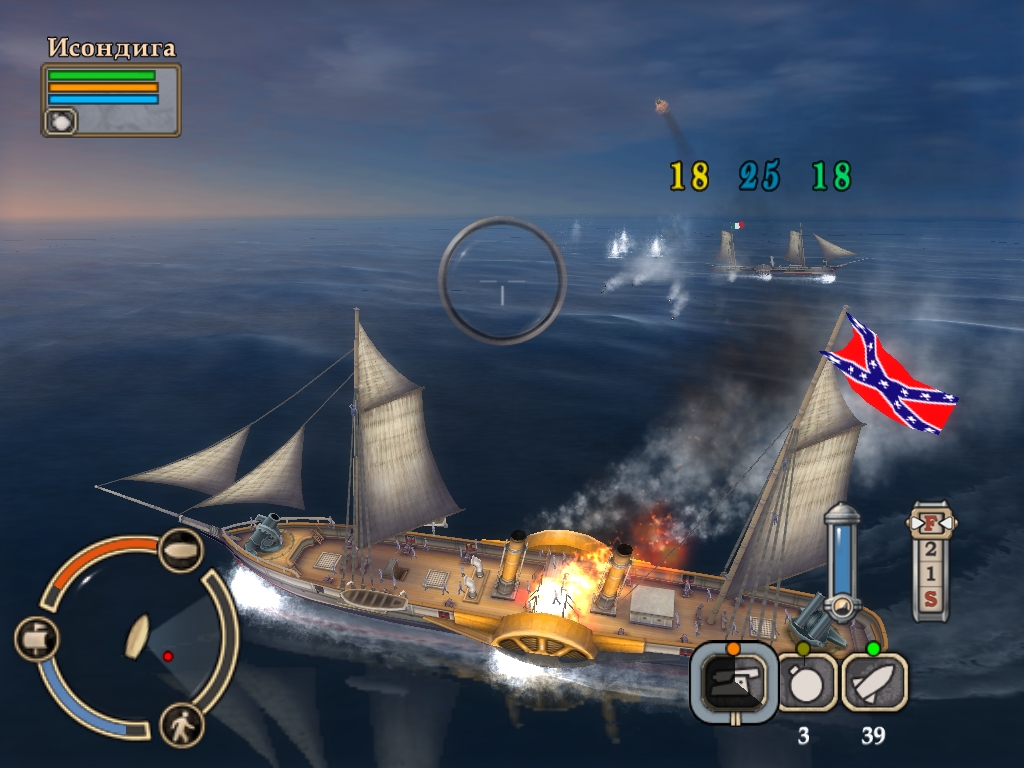Click the circular radar minimap
The height and width of the screenshot is (768, 1024).
click(x=138, y=638)
